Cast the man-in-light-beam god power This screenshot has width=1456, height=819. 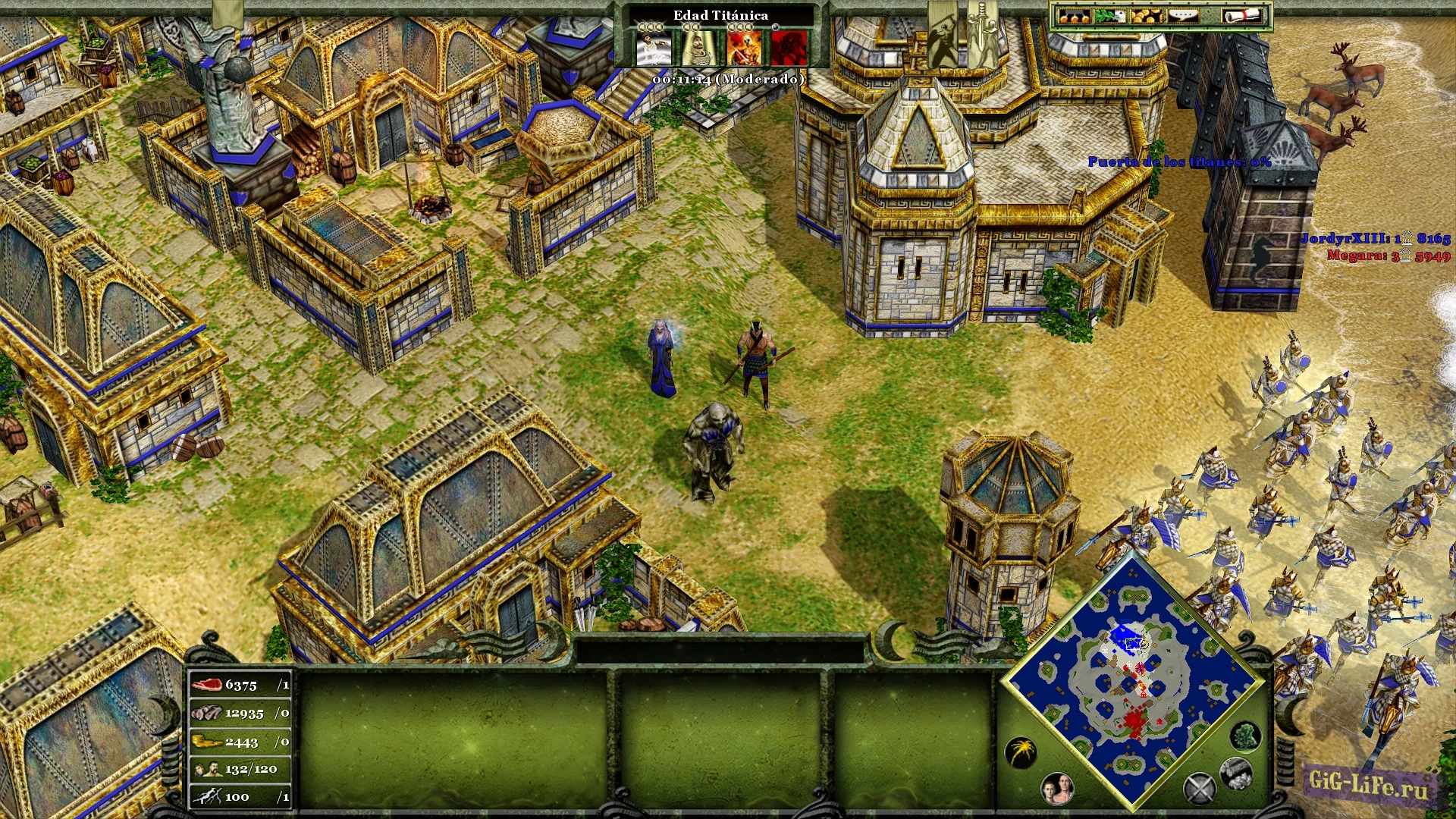698,49
